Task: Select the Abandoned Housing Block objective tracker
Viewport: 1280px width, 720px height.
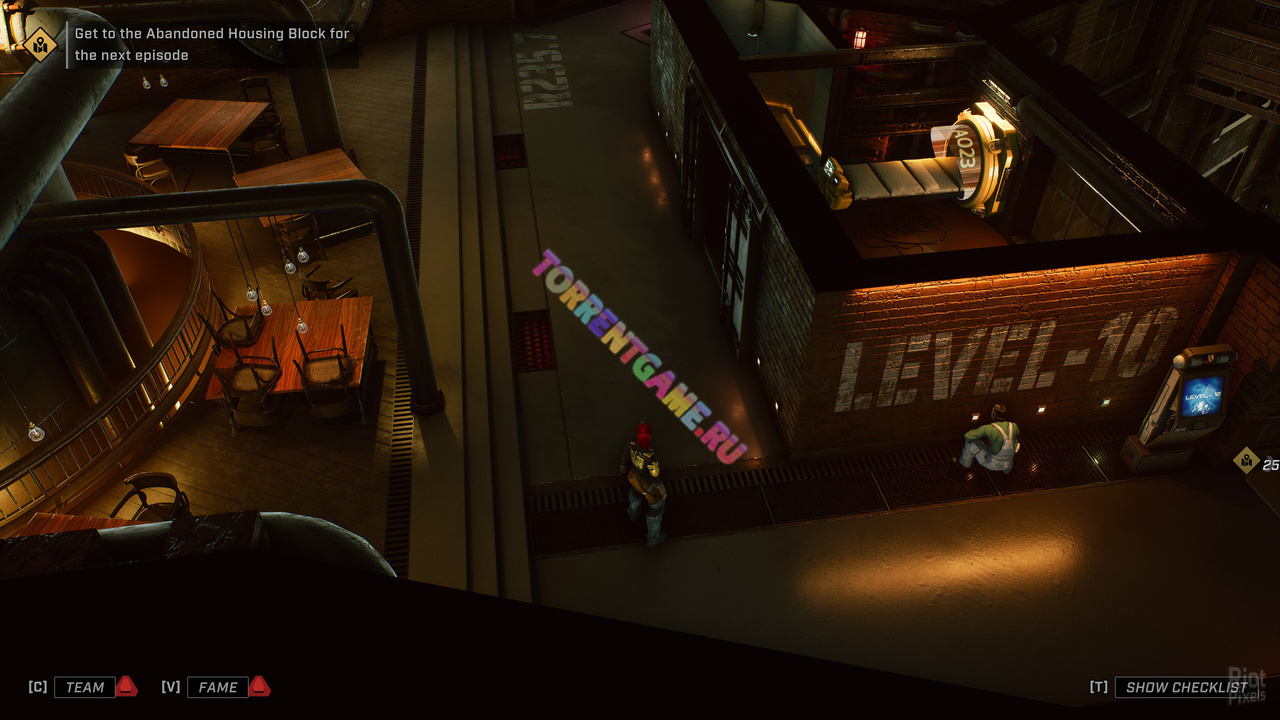Action: click(x=212, y=44)
